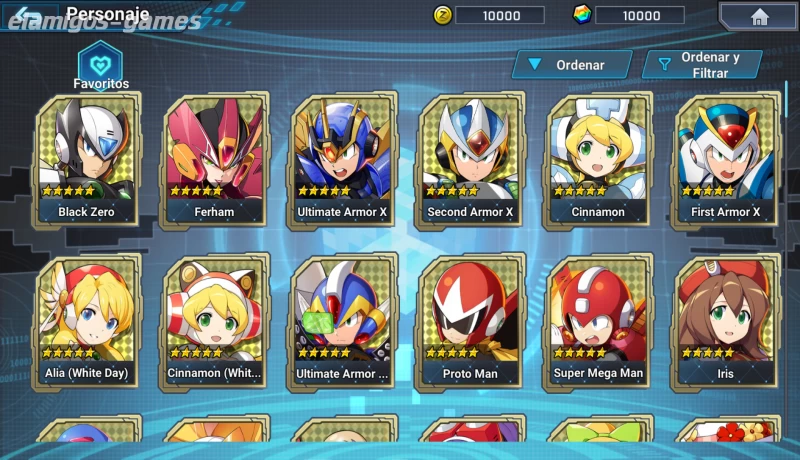800x460 pixels.
Task: Choose the Alia (White Day) card
Action: click(87, 322)
